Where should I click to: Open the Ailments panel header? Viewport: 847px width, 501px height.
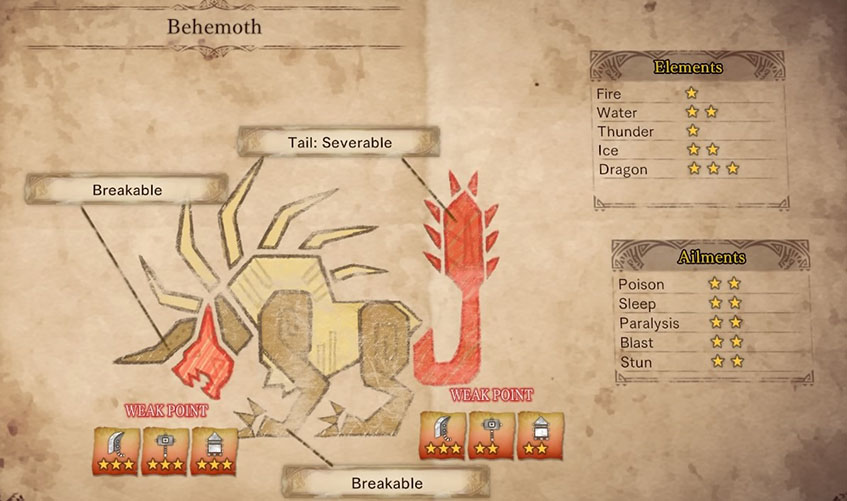point(711,257)
